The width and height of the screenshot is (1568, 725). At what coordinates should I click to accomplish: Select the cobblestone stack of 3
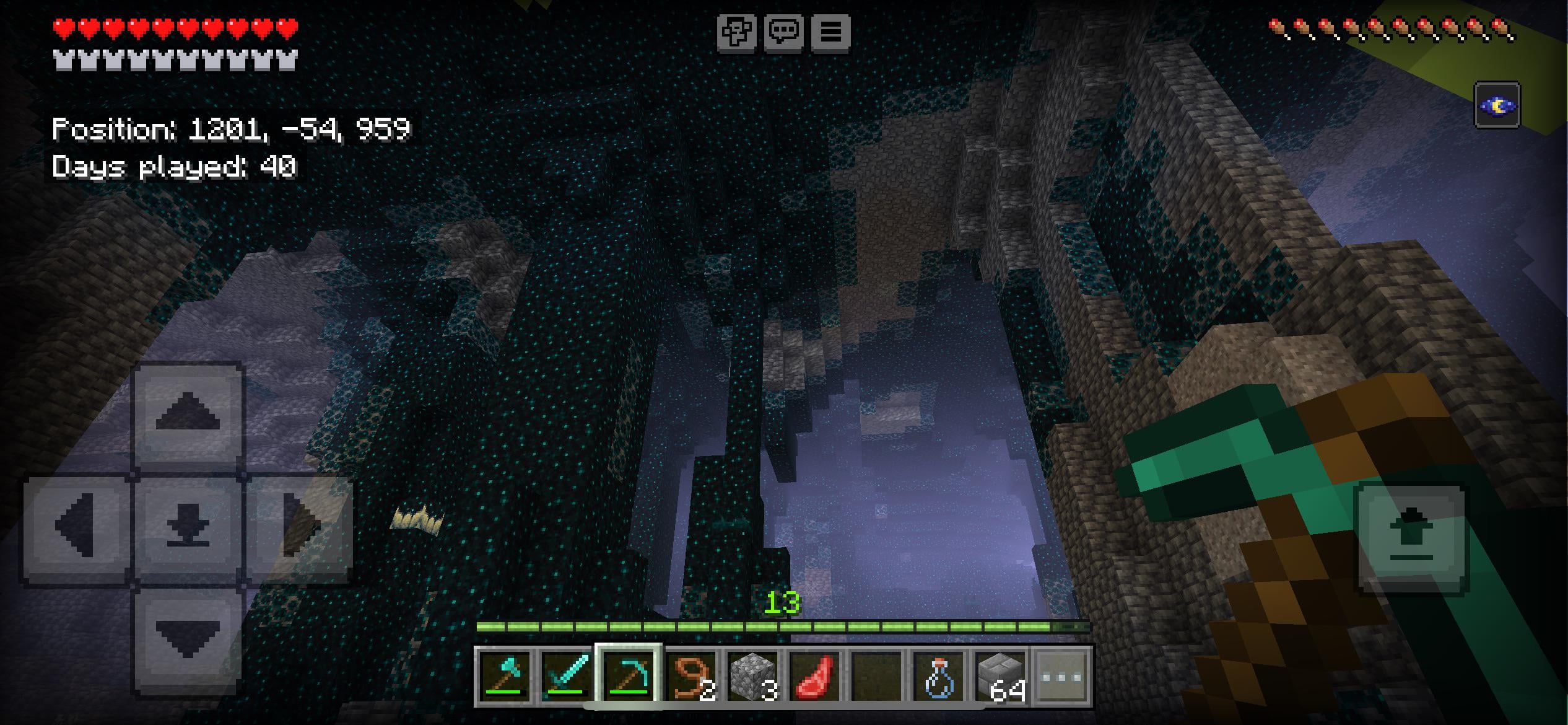(753, 676)
